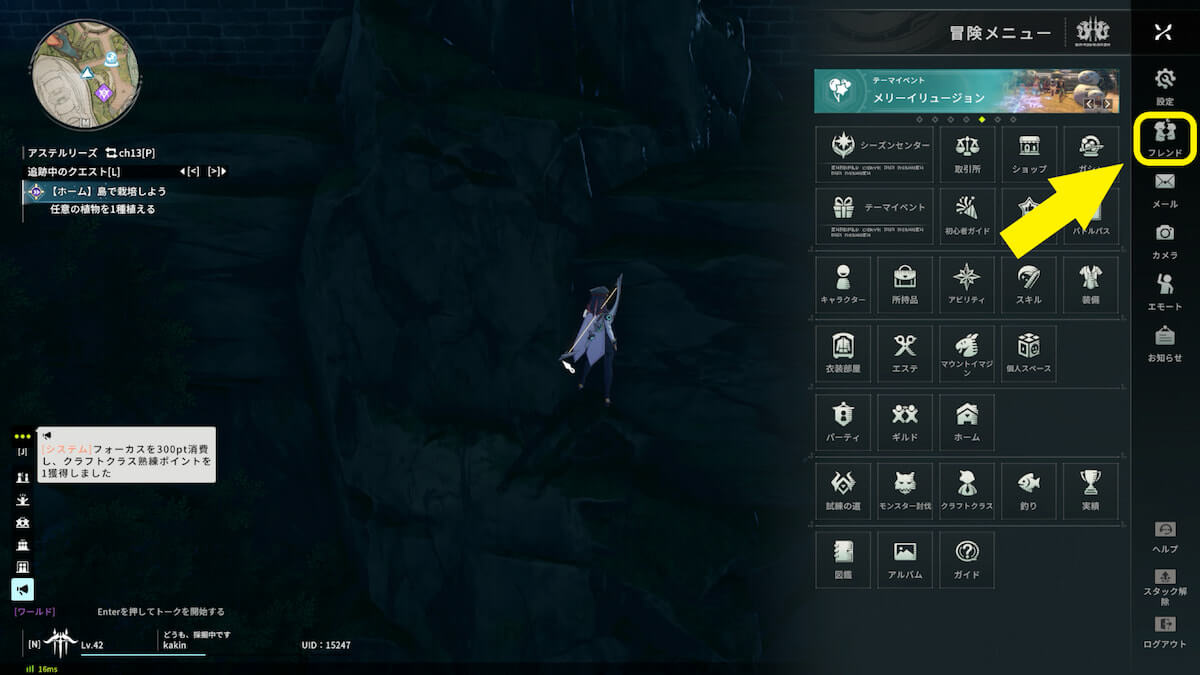The width and height of the screenshot is (1200, 675).
Task: Open the ギルド guild menu
Action: (x=905, y=422)
